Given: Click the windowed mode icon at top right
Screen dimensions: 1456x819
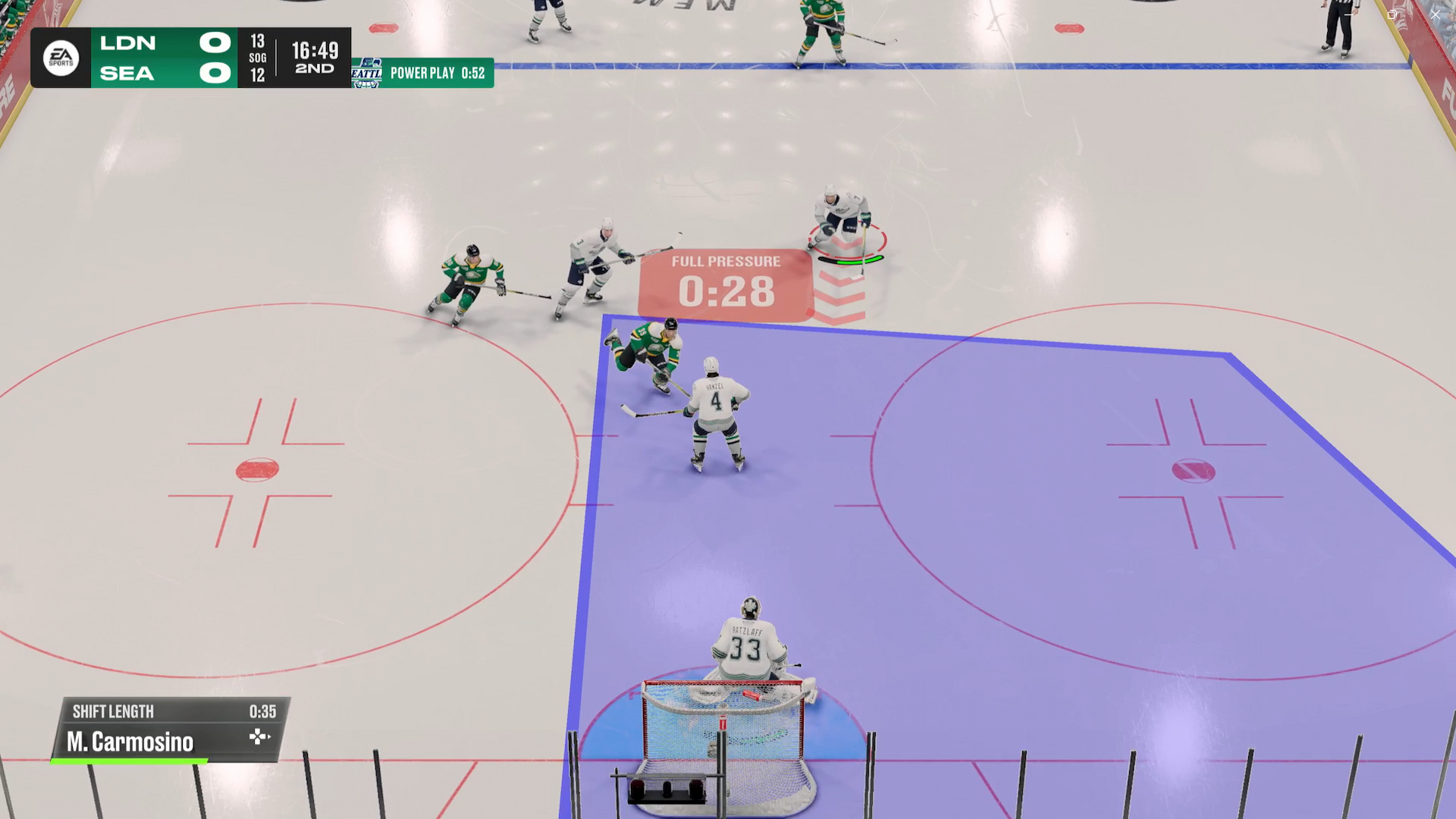Looking at the screenshot, I should click(1392, 14).
